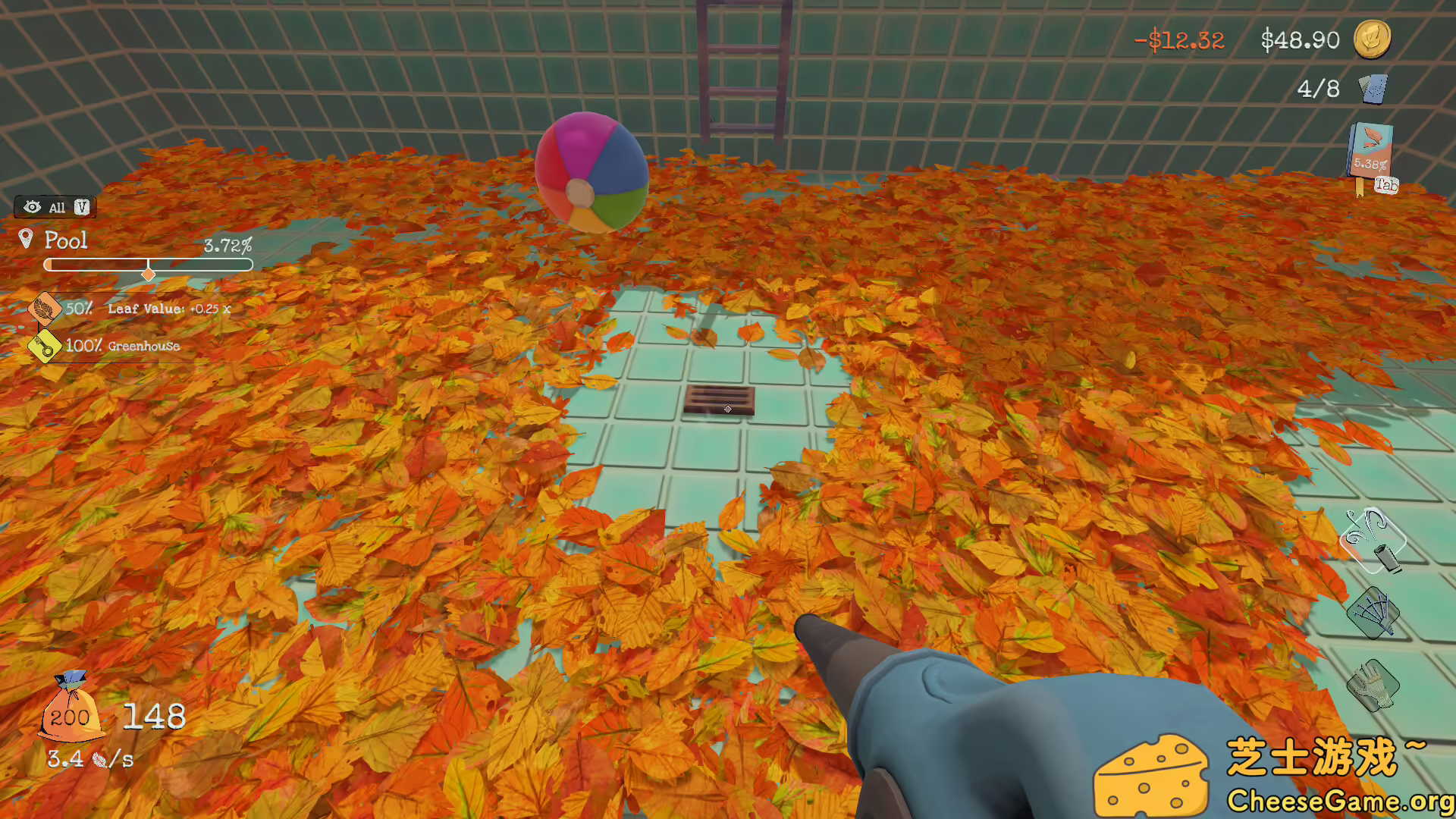The height and width of the screenshot is (819, 1456).
Task: Open the objectives filter dropdown marked V
Action: click(x=82, y=206)
